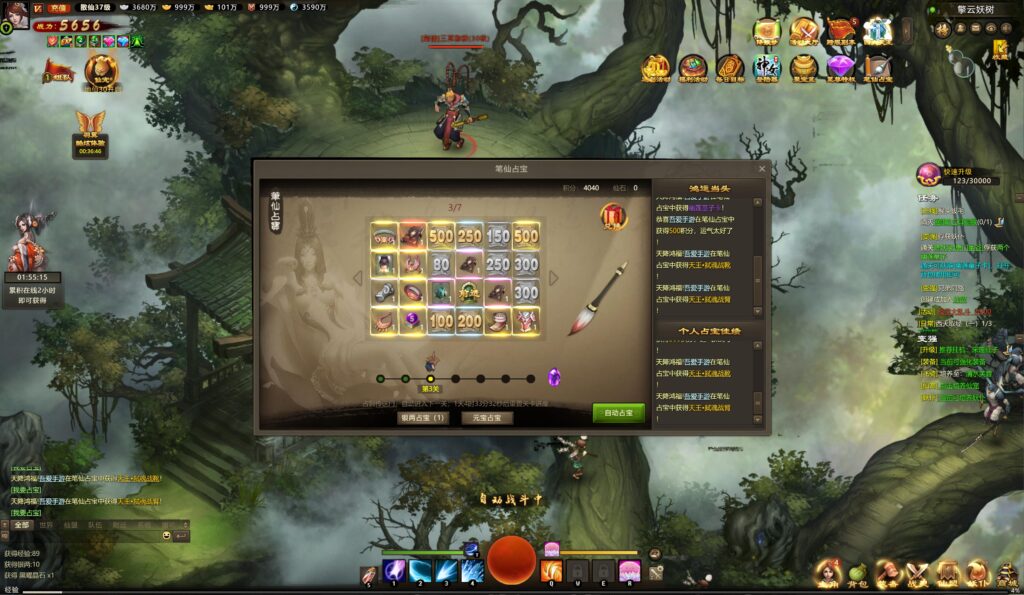The width and height of the screenshot is (1024, 595).
Task: Close the 笔仙占宝 treasure window
Action: point(762,169)
